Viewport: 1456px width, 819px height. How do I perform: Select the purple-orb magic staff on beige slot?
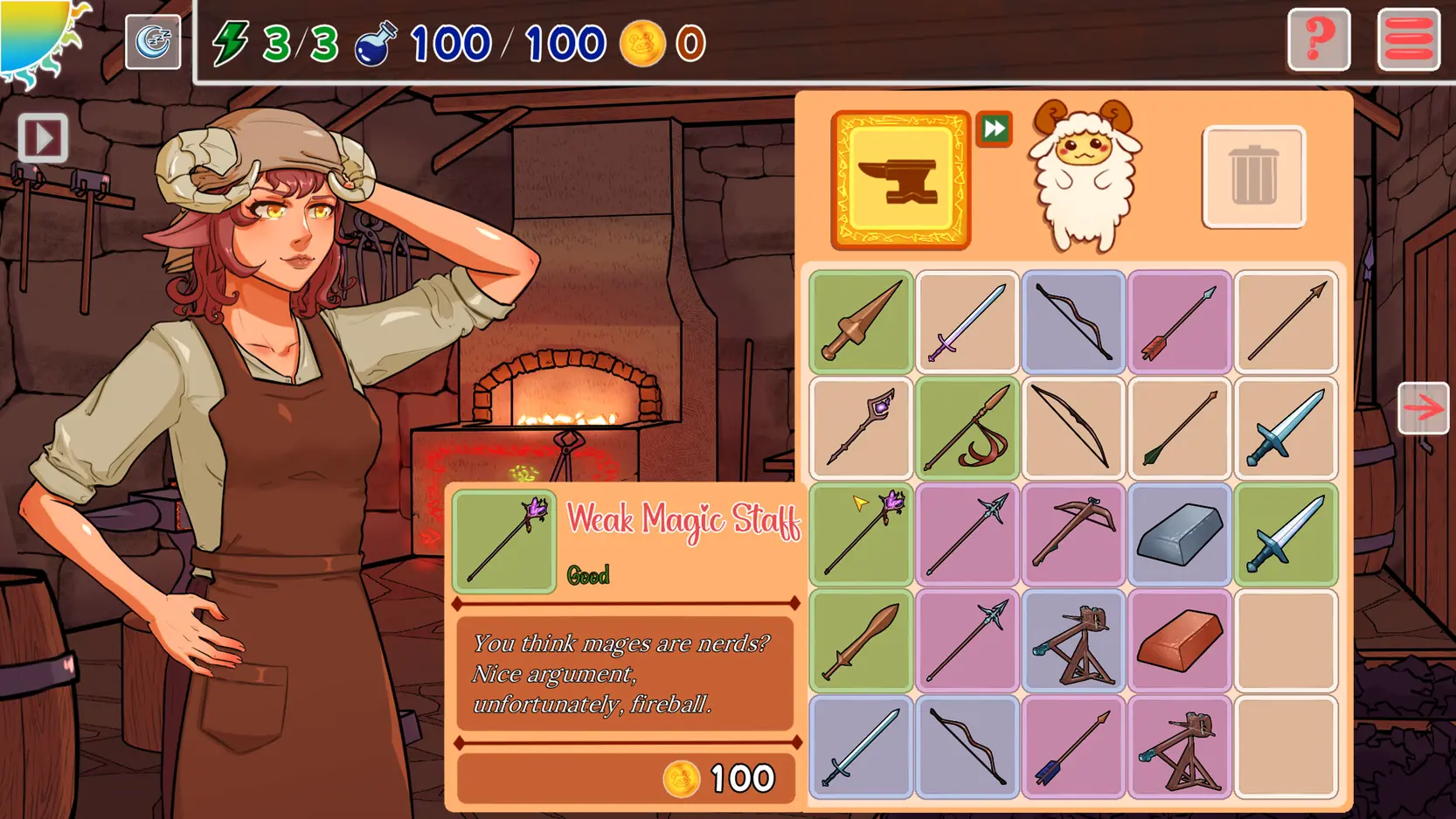click(861, 428)
